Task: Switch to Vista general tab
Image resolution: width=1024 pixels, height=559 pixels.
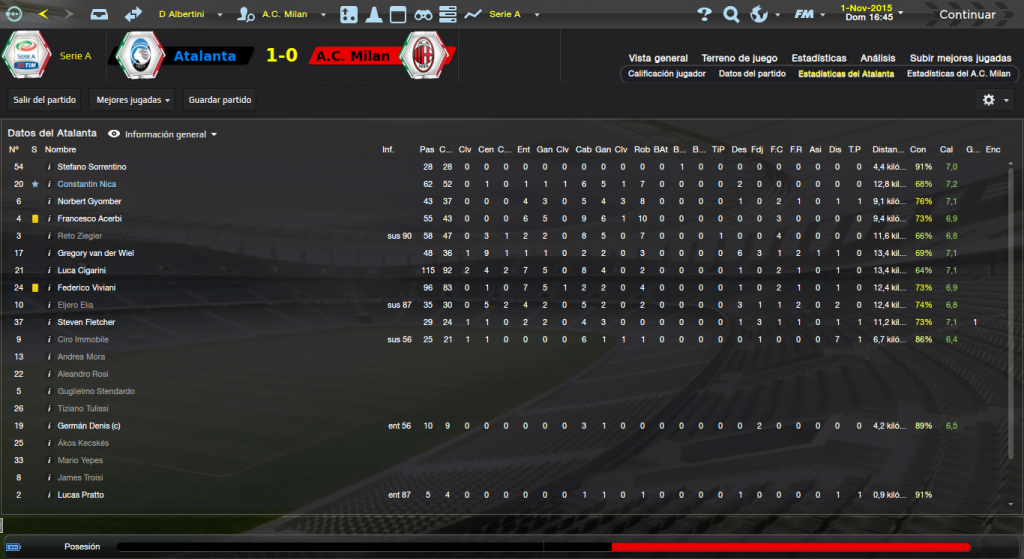Action: 658,58
